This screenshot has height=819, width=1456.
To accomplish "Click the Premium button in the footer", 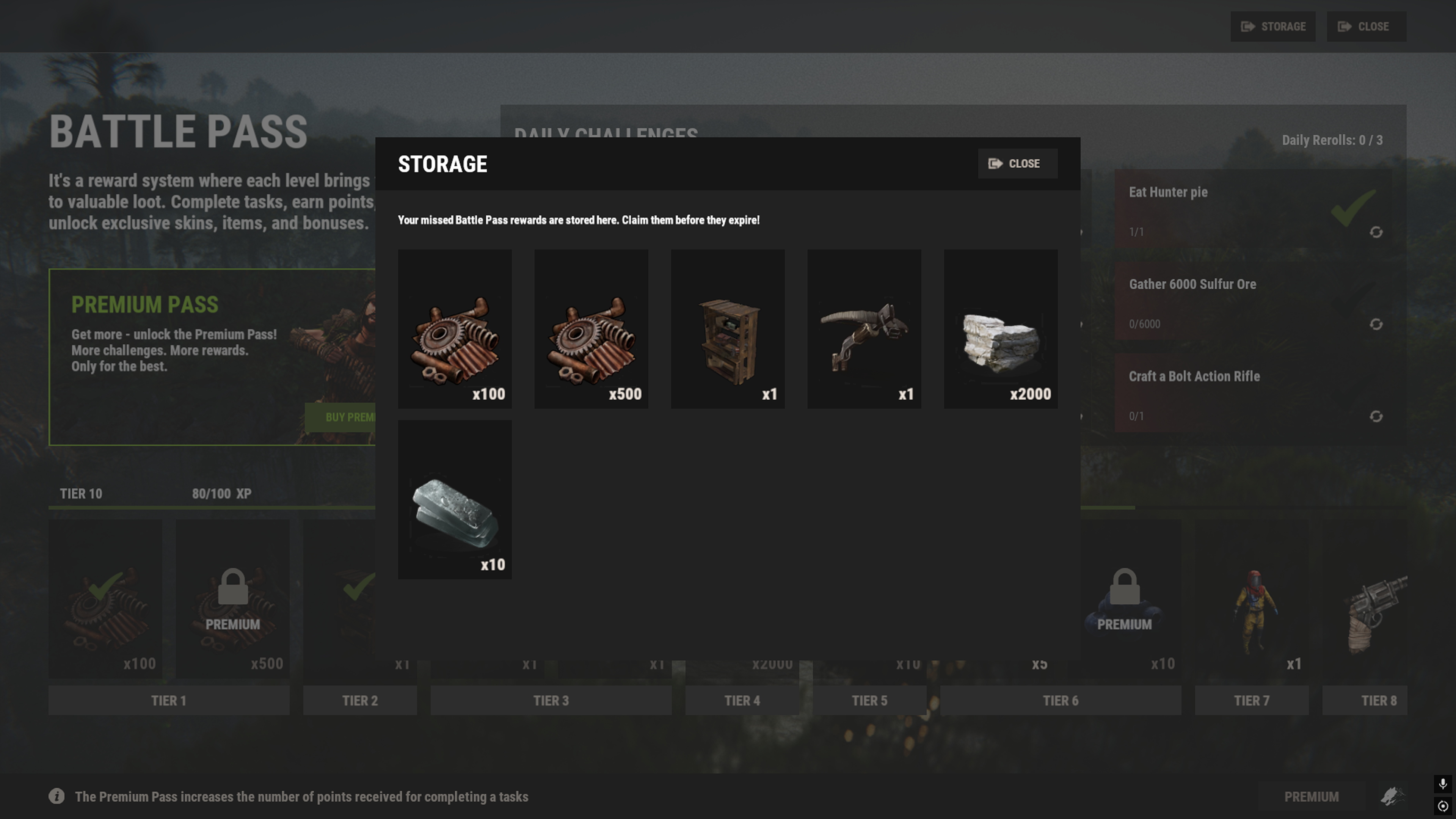I will (x=1311, y=797).
